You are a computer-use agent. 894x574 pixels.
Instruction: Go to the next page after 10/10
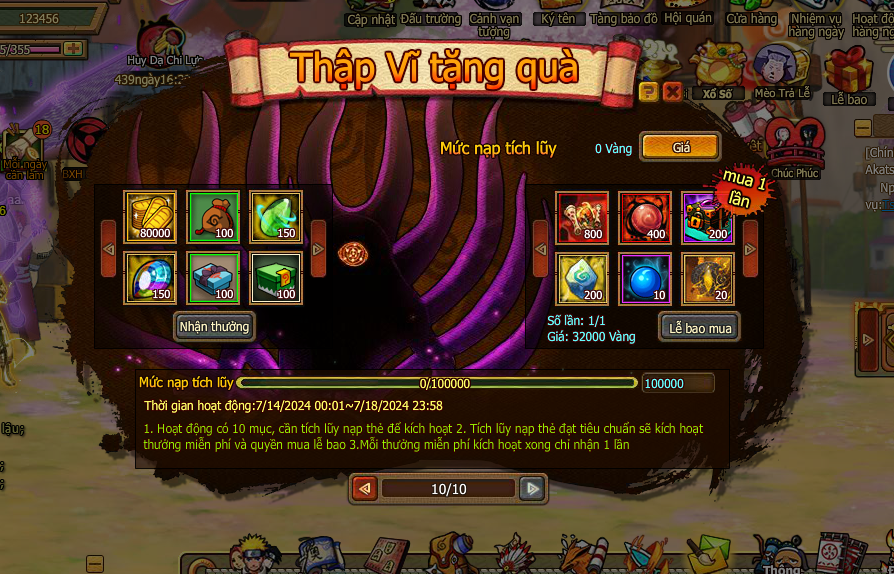(x=533, y=488)
